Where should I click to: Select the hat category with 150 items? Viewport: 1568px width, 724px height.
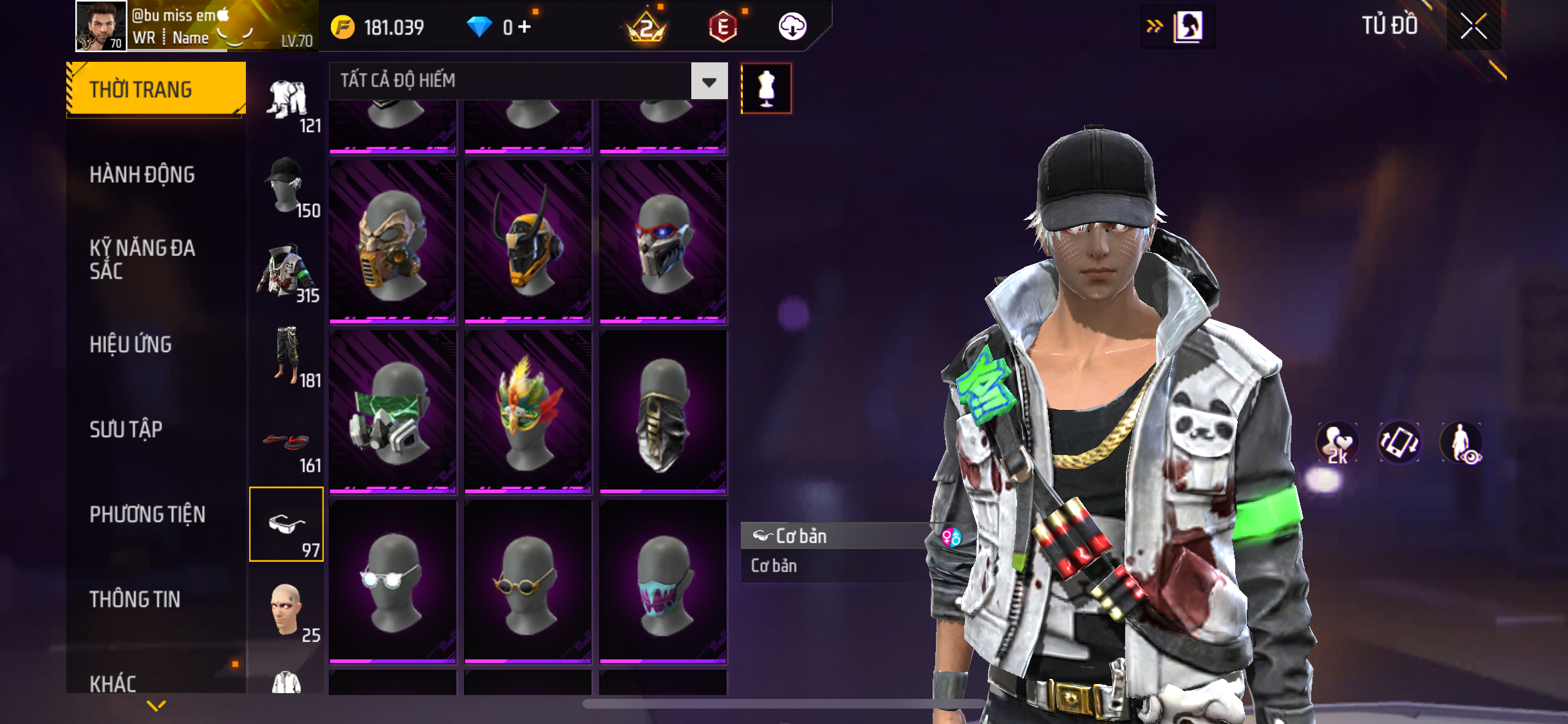tap(287, 187)
